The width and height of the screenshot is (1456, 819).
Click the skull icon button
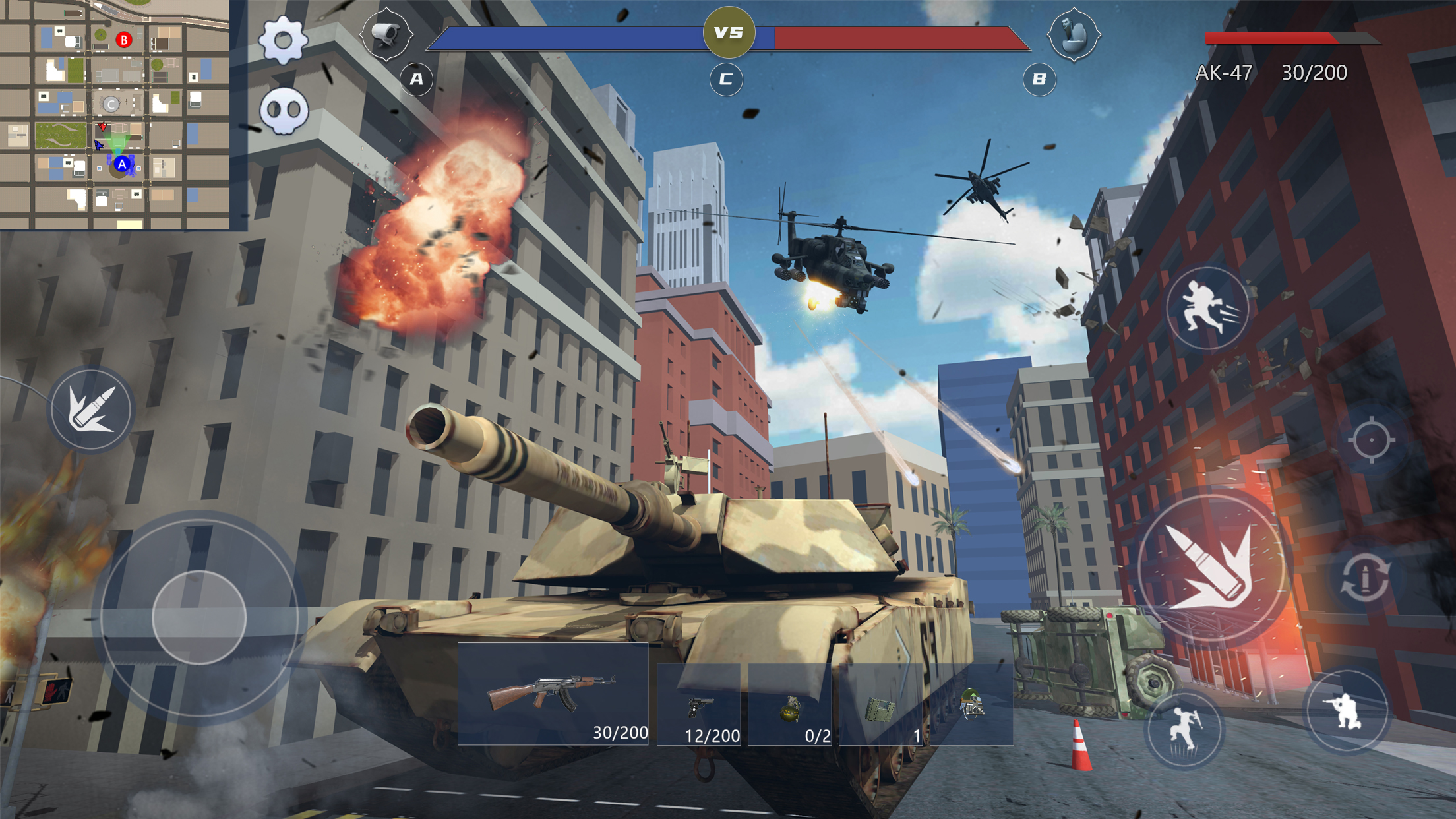pyautogui.click(x=284, y=110)
